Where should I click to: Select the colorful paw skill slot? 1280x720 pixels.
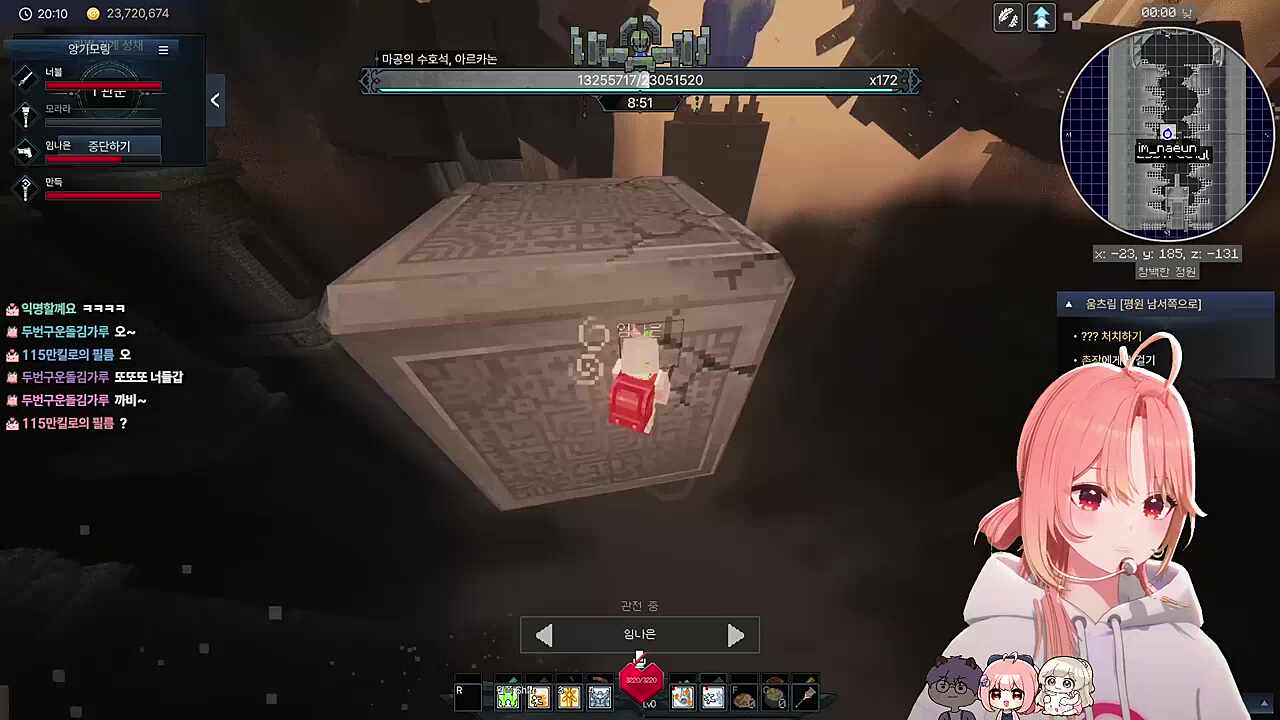[x=682, y=697]
